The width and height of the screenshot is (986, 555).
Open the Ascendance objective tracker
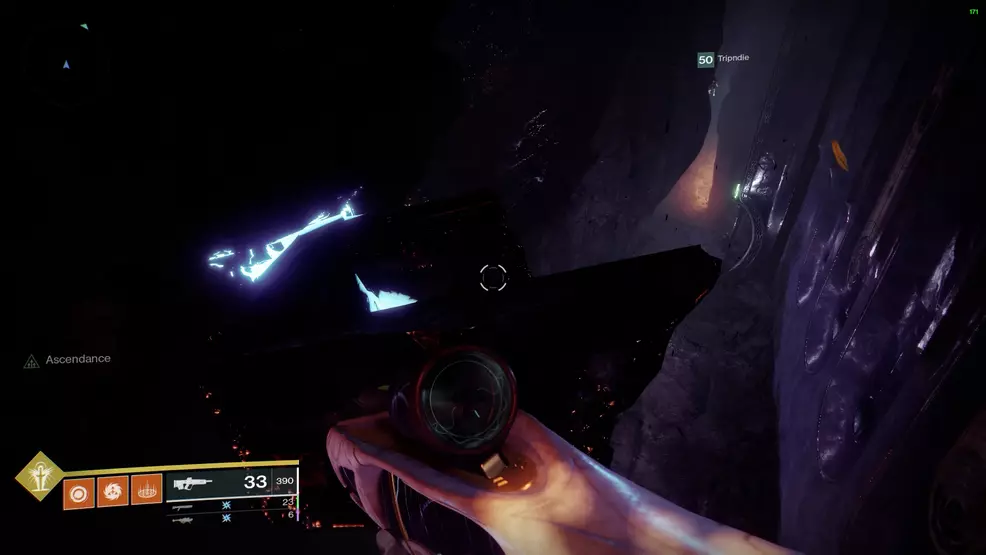(68, 359)
